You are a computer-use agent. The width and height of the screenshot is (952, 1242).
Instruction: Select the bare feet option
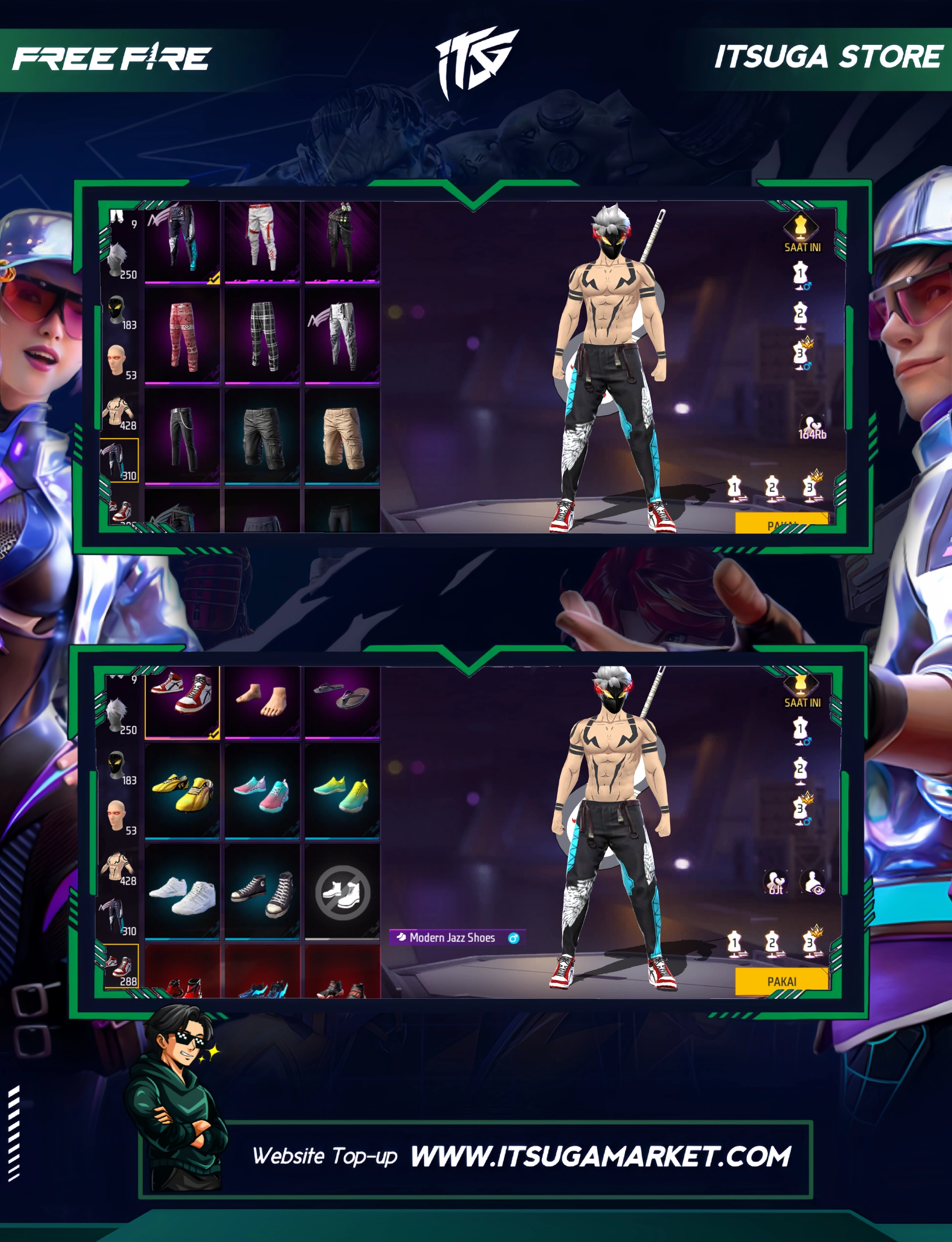pyautogui.click(x=262, y=700)
